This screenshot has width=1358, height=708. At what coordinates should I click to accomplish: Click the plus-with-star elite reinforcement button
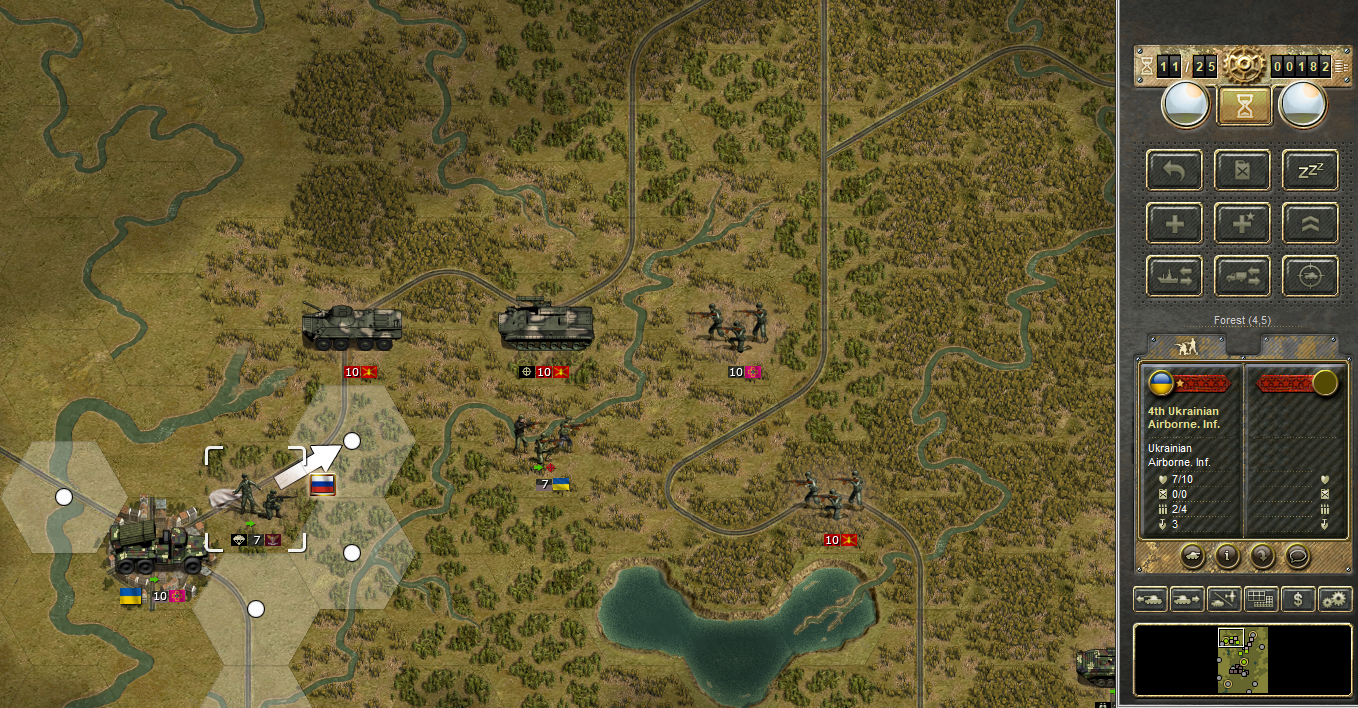click(x=1243, y=223)
